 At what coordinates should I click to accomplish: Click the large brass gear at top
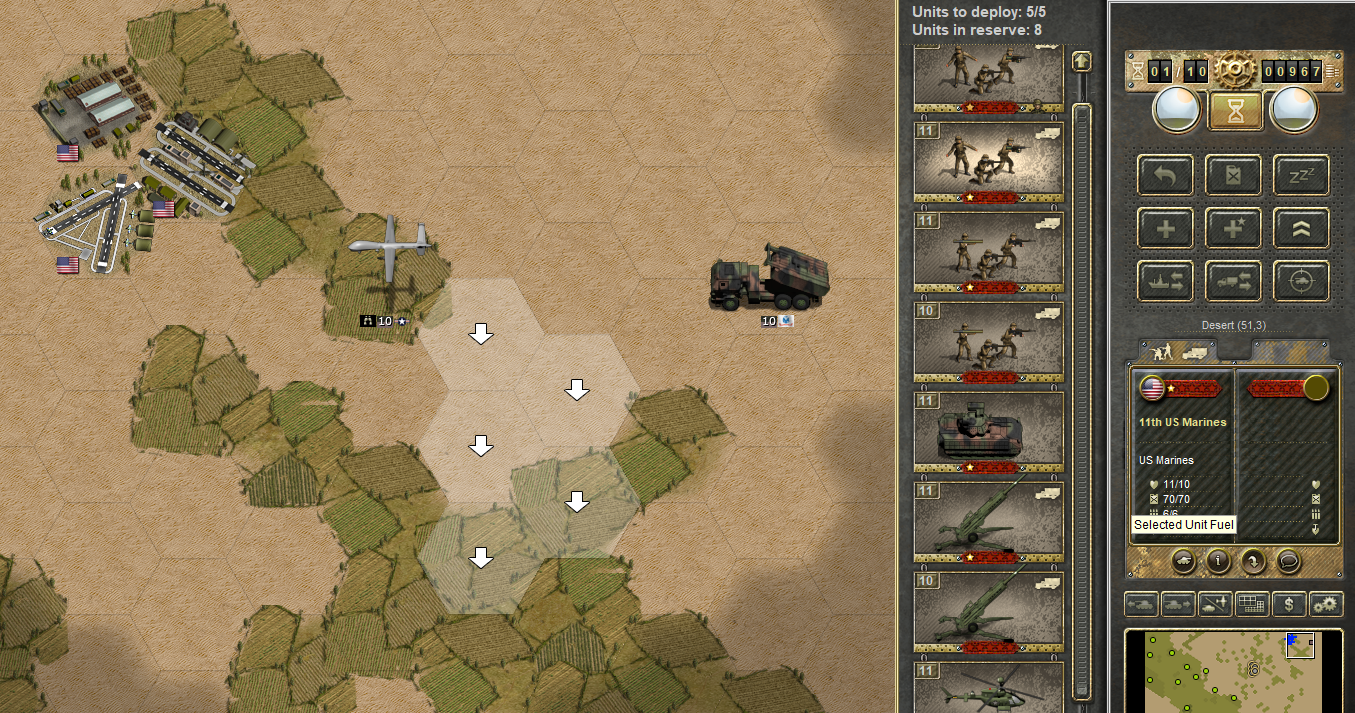point(1235,69)
